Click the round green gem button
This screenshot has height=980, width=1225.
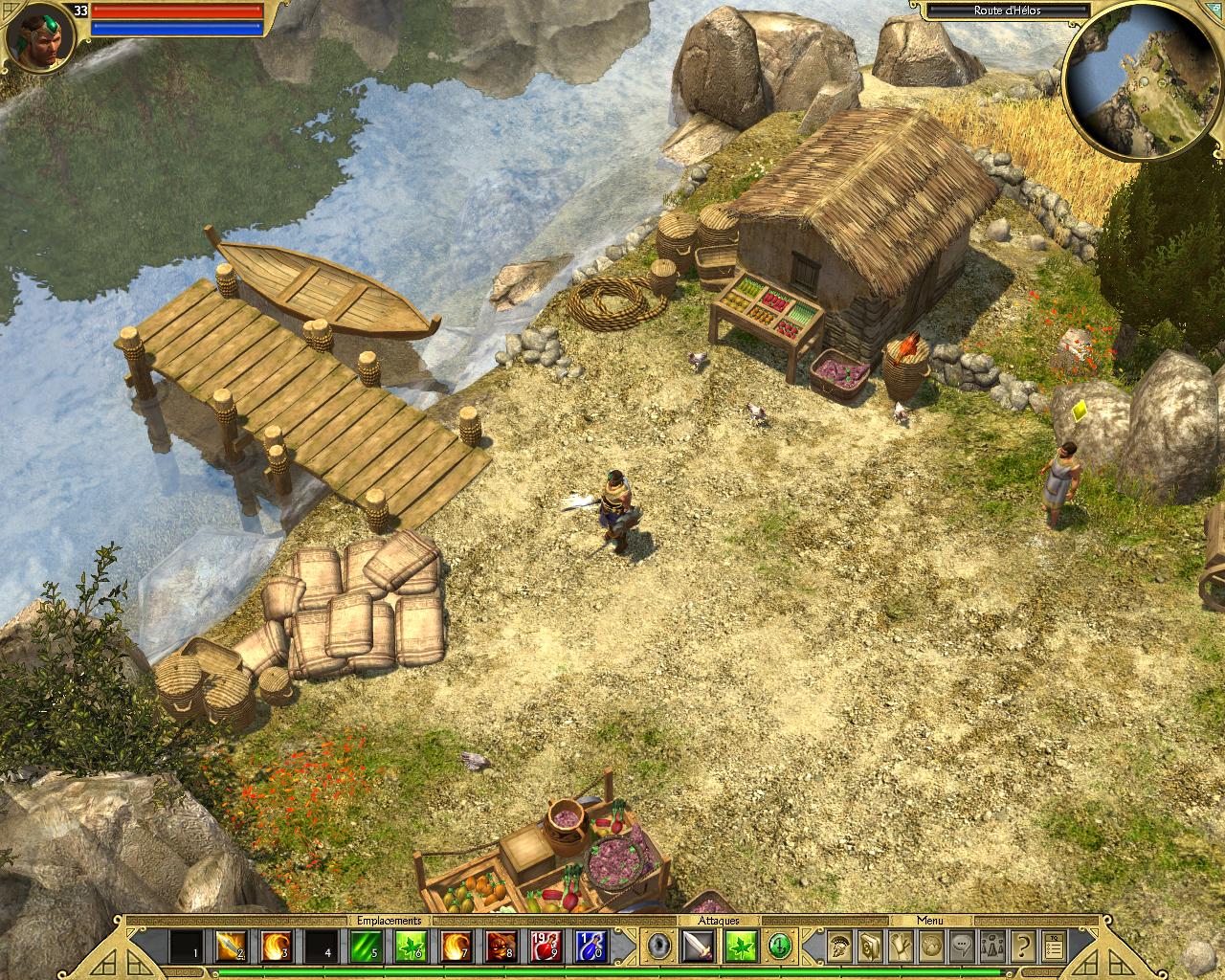point(780,947)
